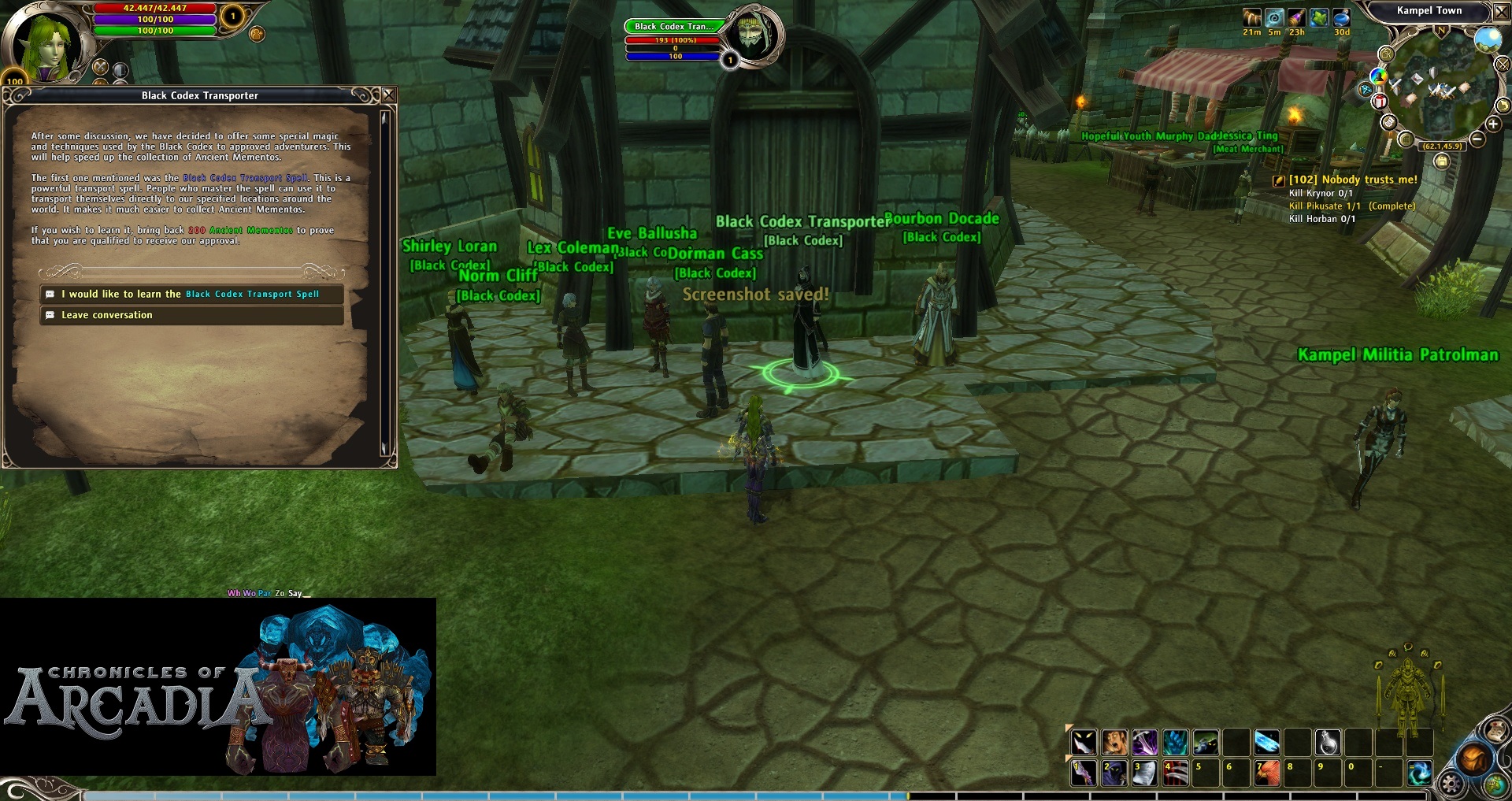The image size is (1512, 801).
Task: Activate the screaming face skill icon
Action: click(x=1114, y=743)
